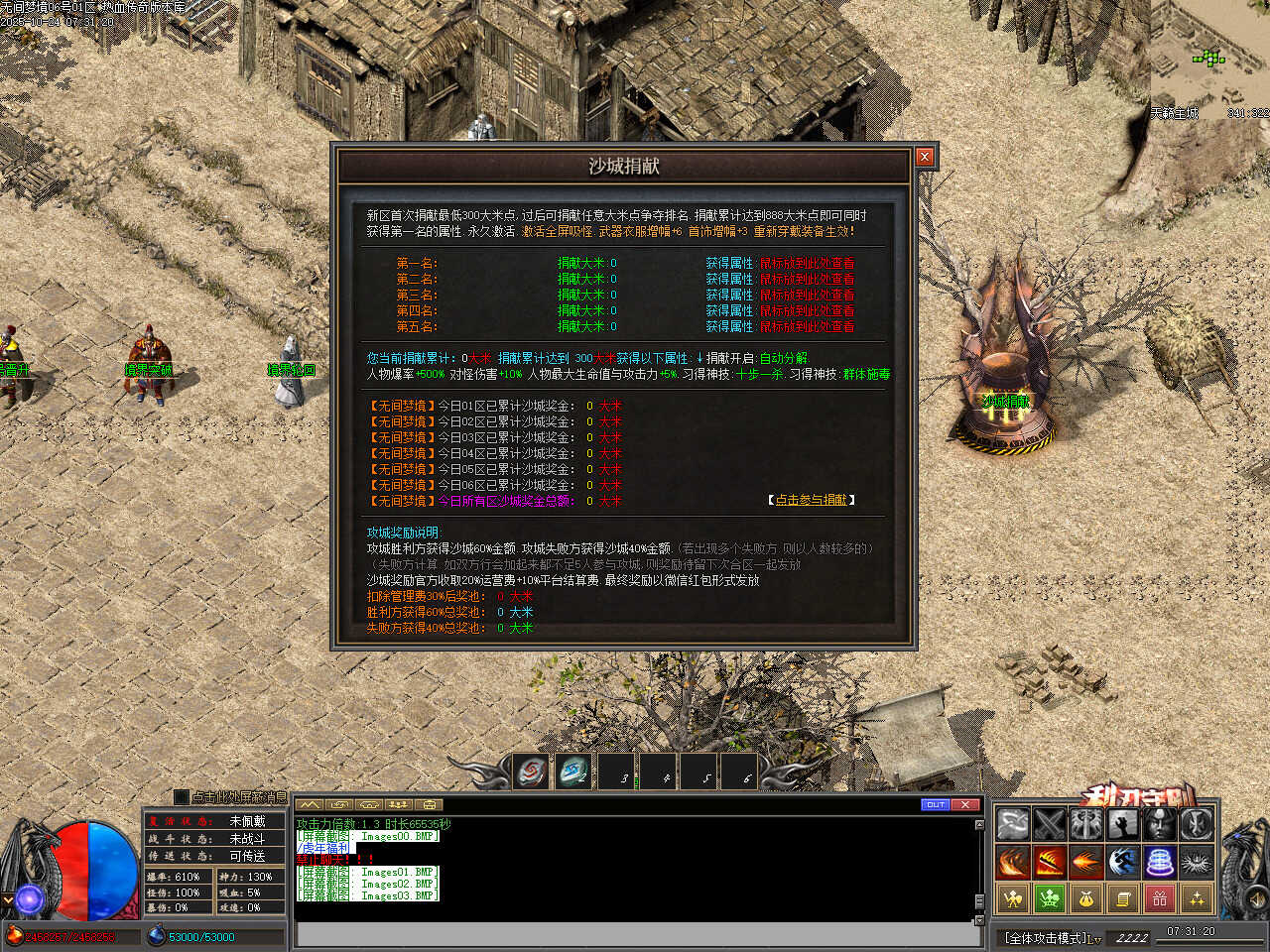The image size is (1270, 952).
Task: Use the flaming sword slash skill
Action: [1050, 862]
